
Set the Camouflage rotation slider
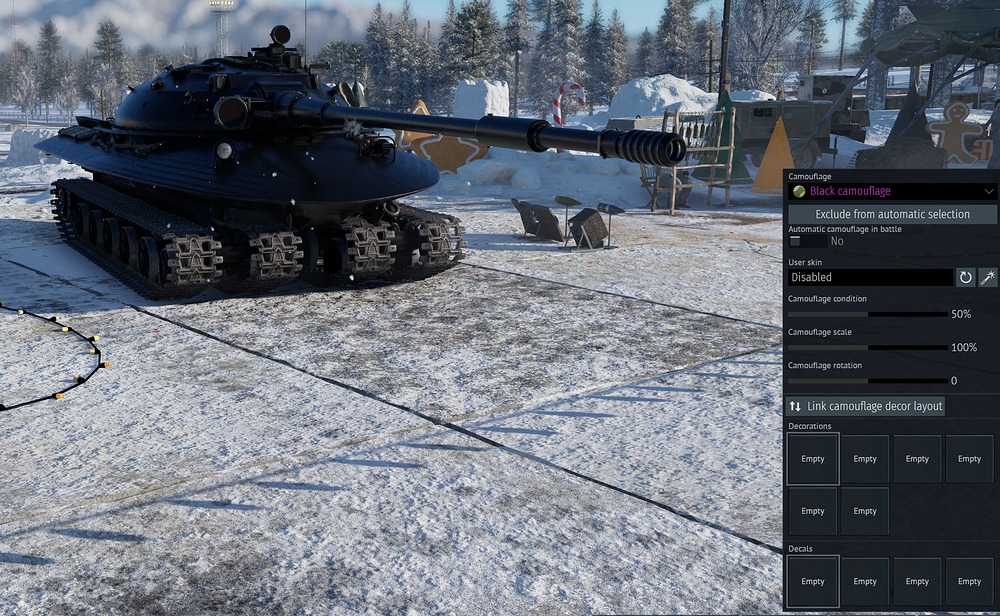(868, 380)
